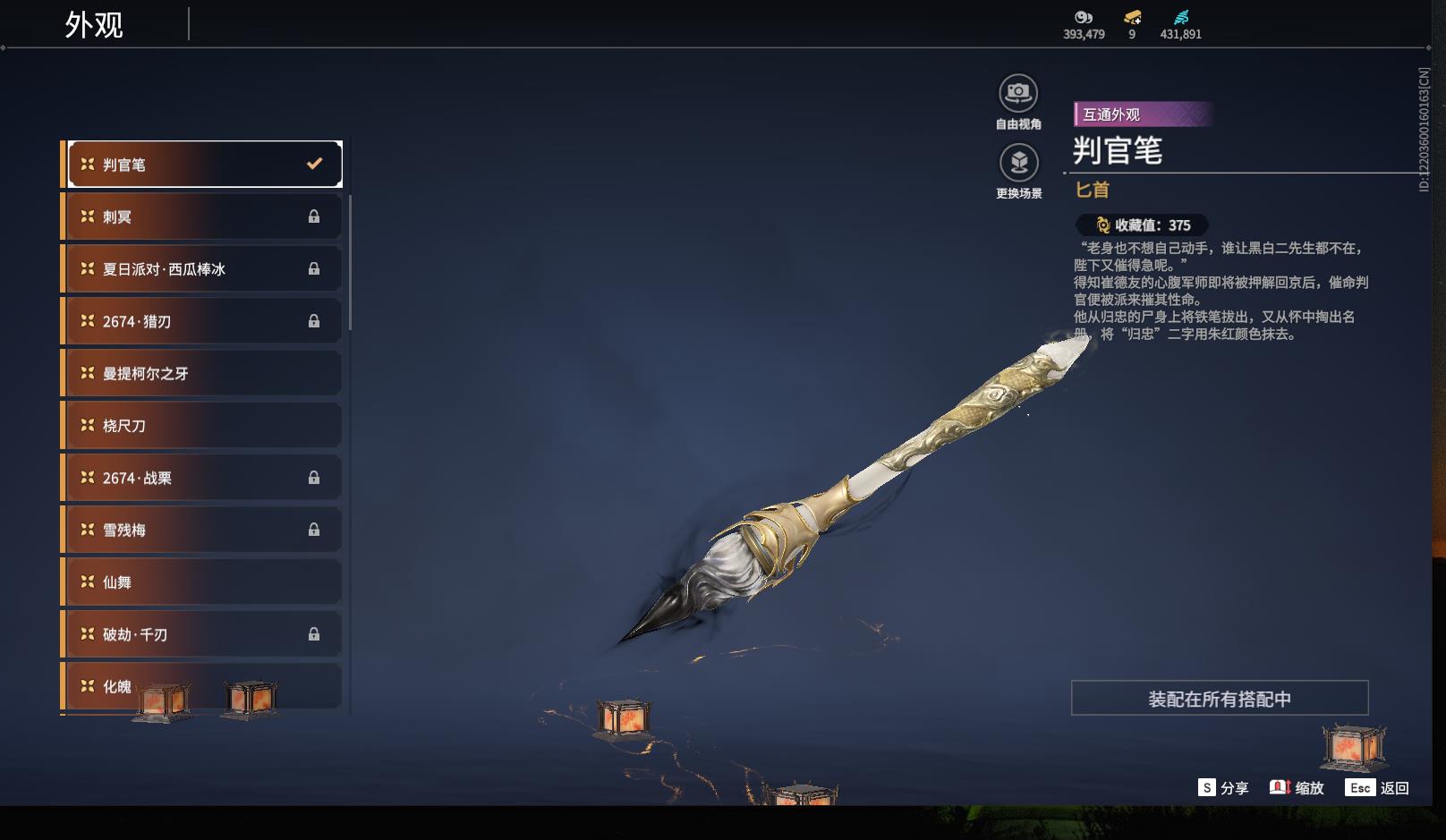The width and height of the screenshot is (1446, 840).
Task: Select the 2674·战栗 list entry
Action: coord(204,478)
